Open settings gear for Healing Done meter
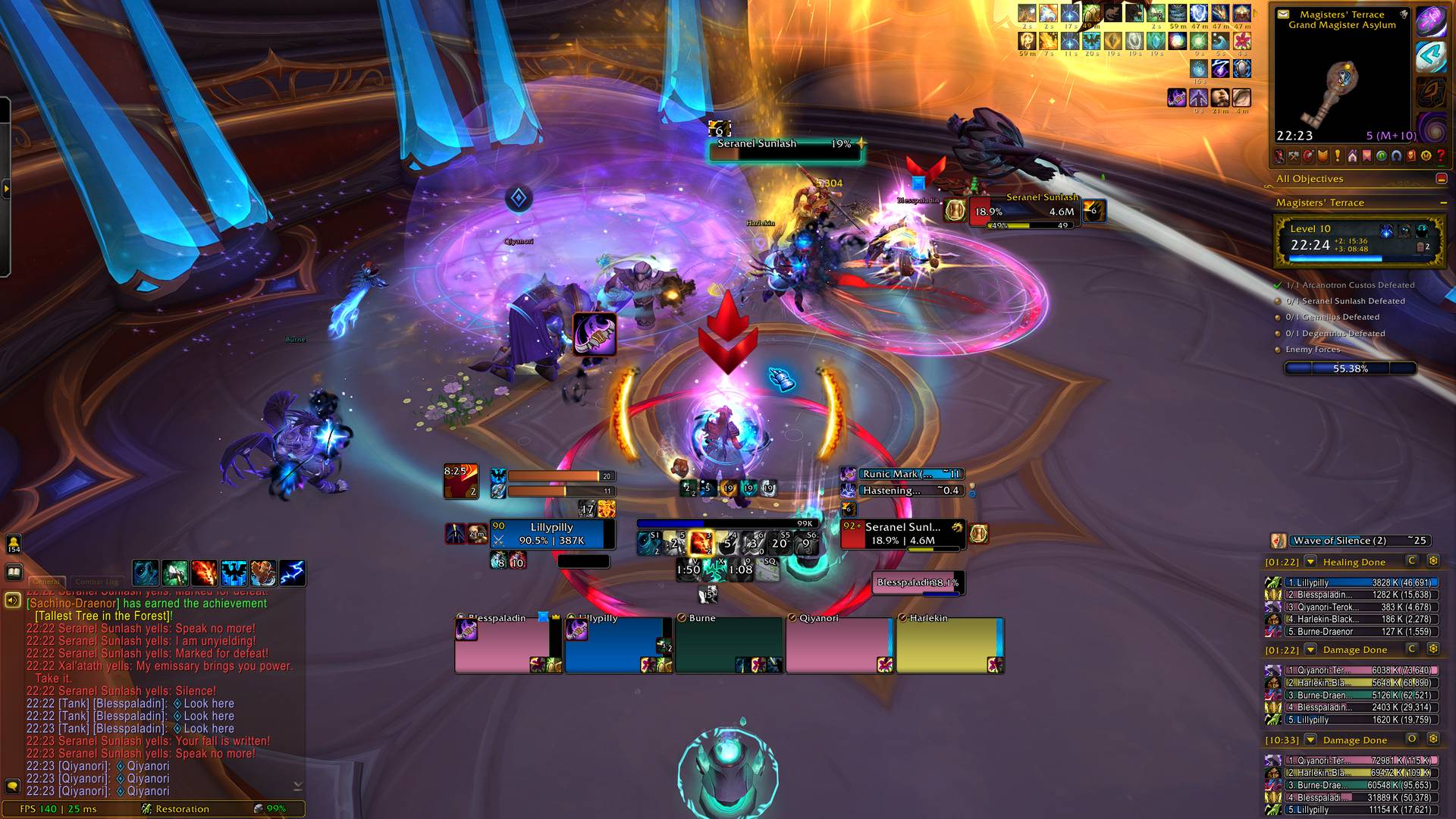 (1433, 561)
